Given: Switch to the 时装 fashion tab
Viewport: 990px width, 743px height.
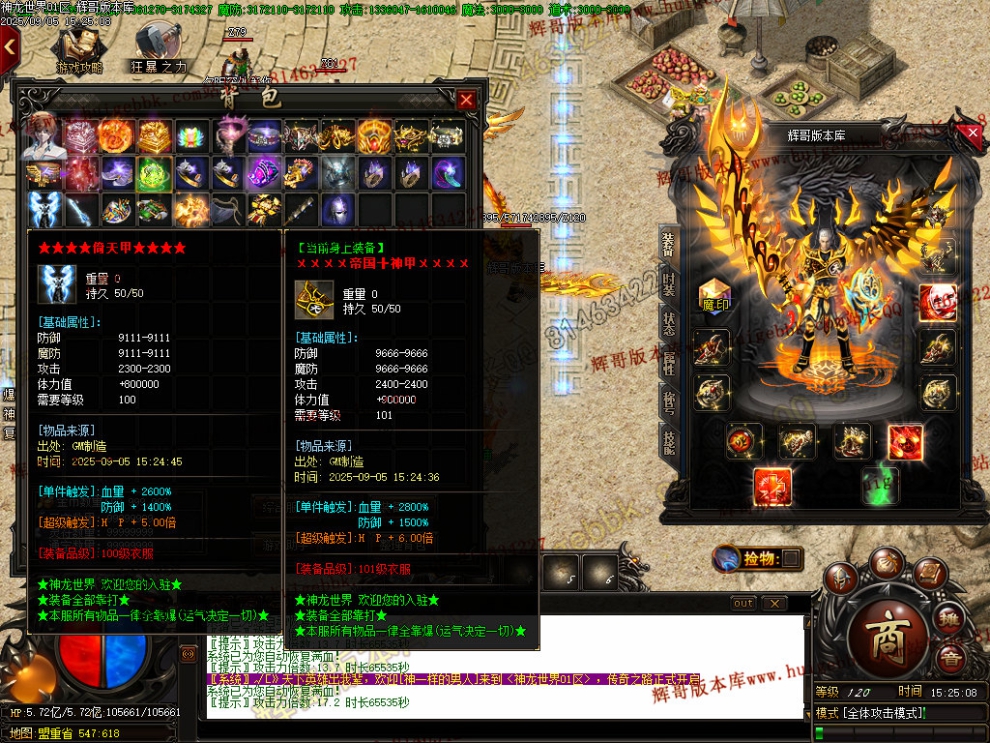Looking at the screenshot, I should tap(668, 285).
